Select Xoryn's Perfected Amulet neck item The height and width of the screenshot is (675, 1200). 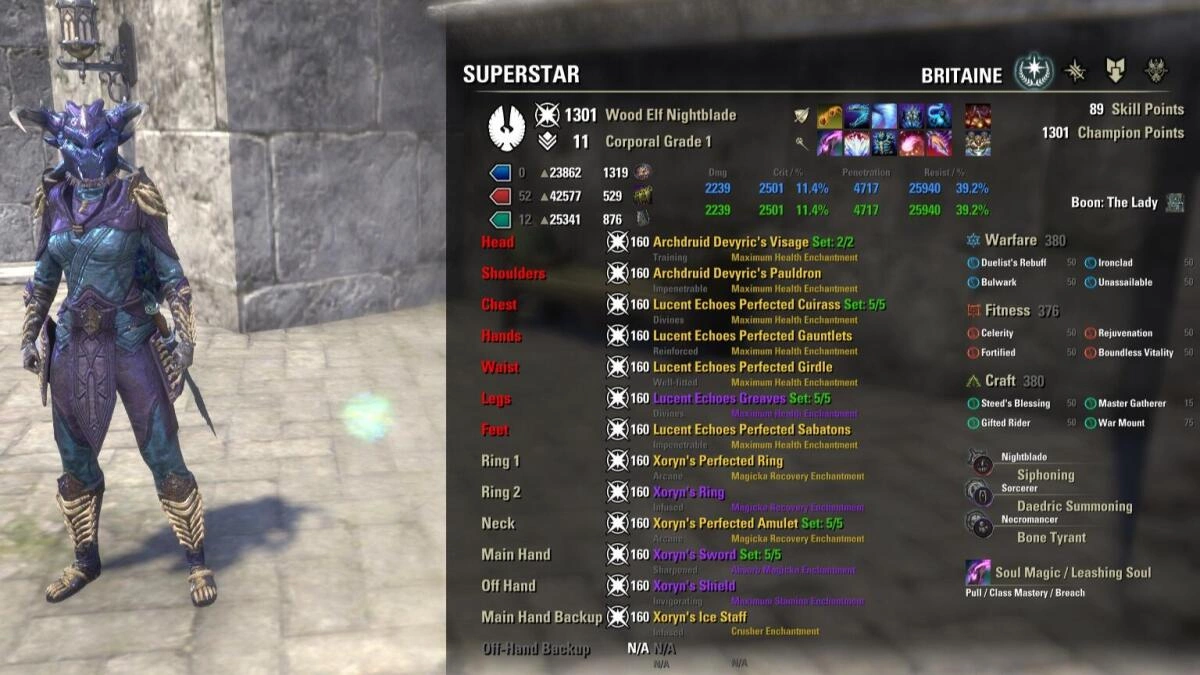click(725, 523)
